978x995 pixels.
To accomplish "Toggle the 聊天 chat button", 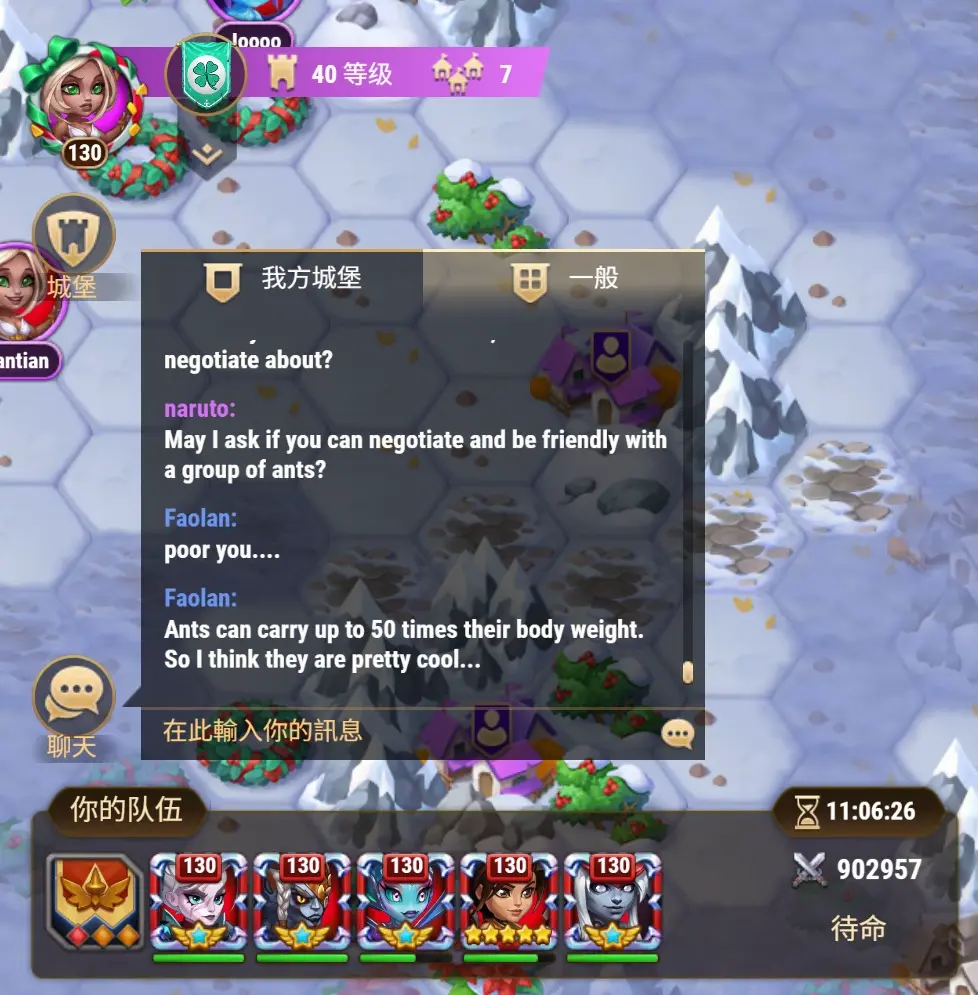I will (x=72, y=701).
